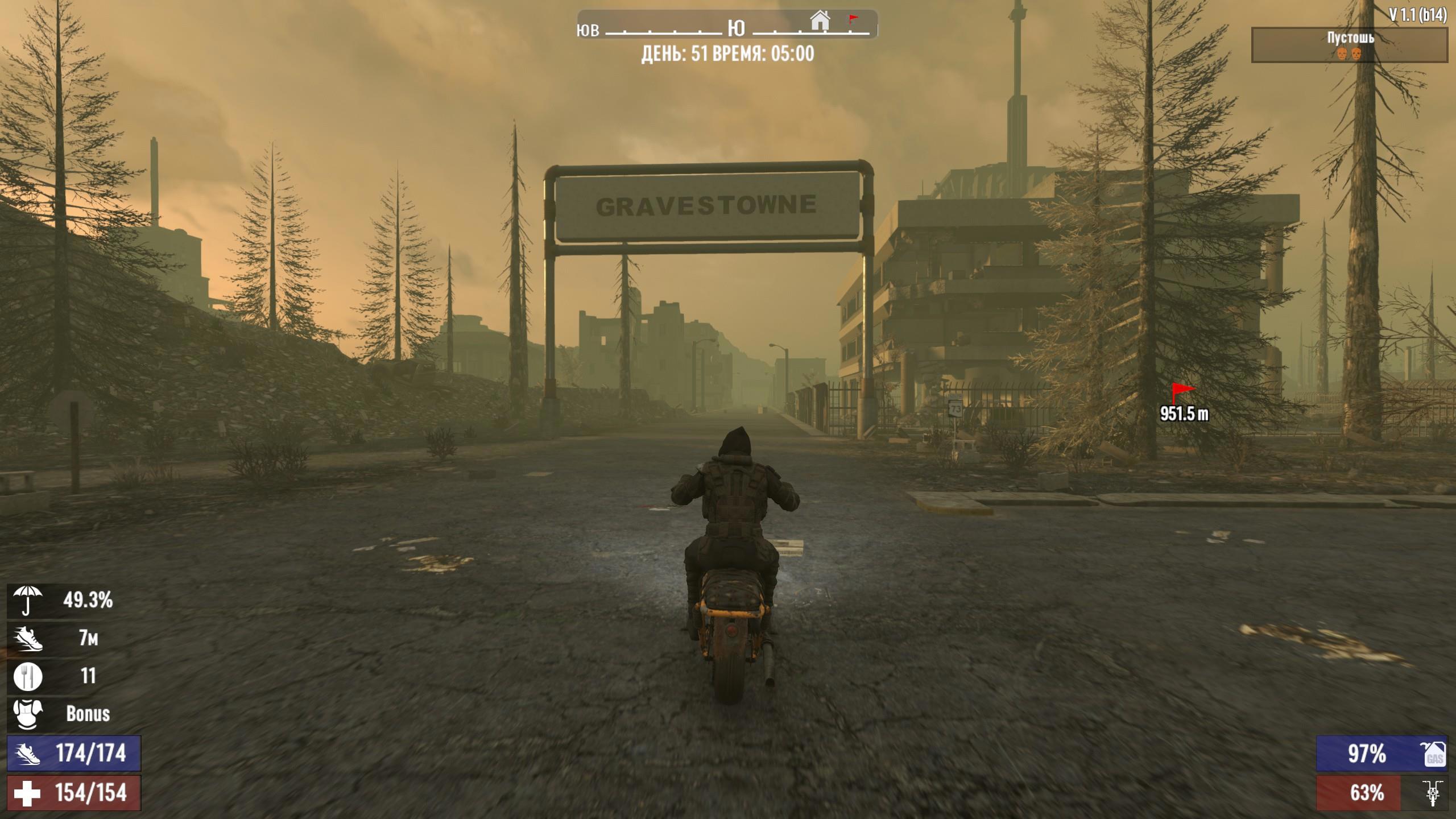Click the Пустошь biome difficulty panel
This screenshot has height=819, width=1456.
(x=1349, y=45)
